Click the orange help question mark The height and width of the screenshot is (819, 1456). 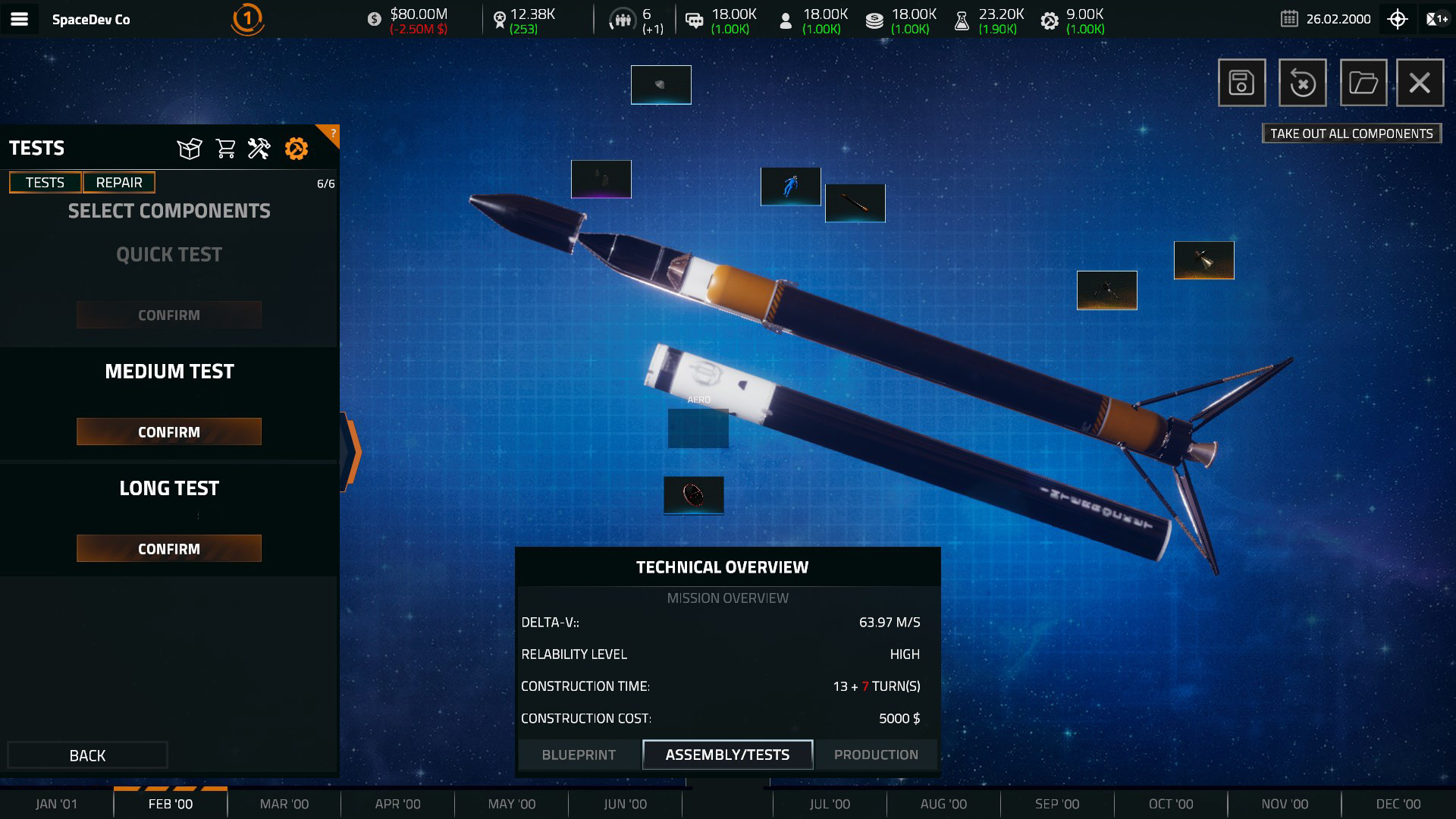tap(331, 133)
